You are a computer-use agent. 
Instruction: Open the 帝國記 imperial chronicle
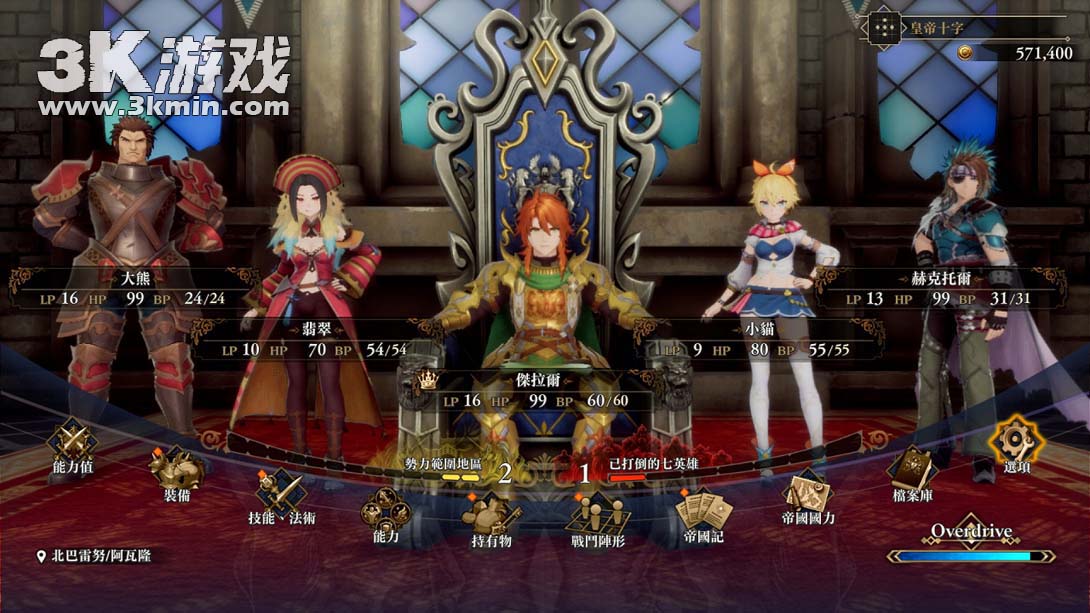coord(703,510)
